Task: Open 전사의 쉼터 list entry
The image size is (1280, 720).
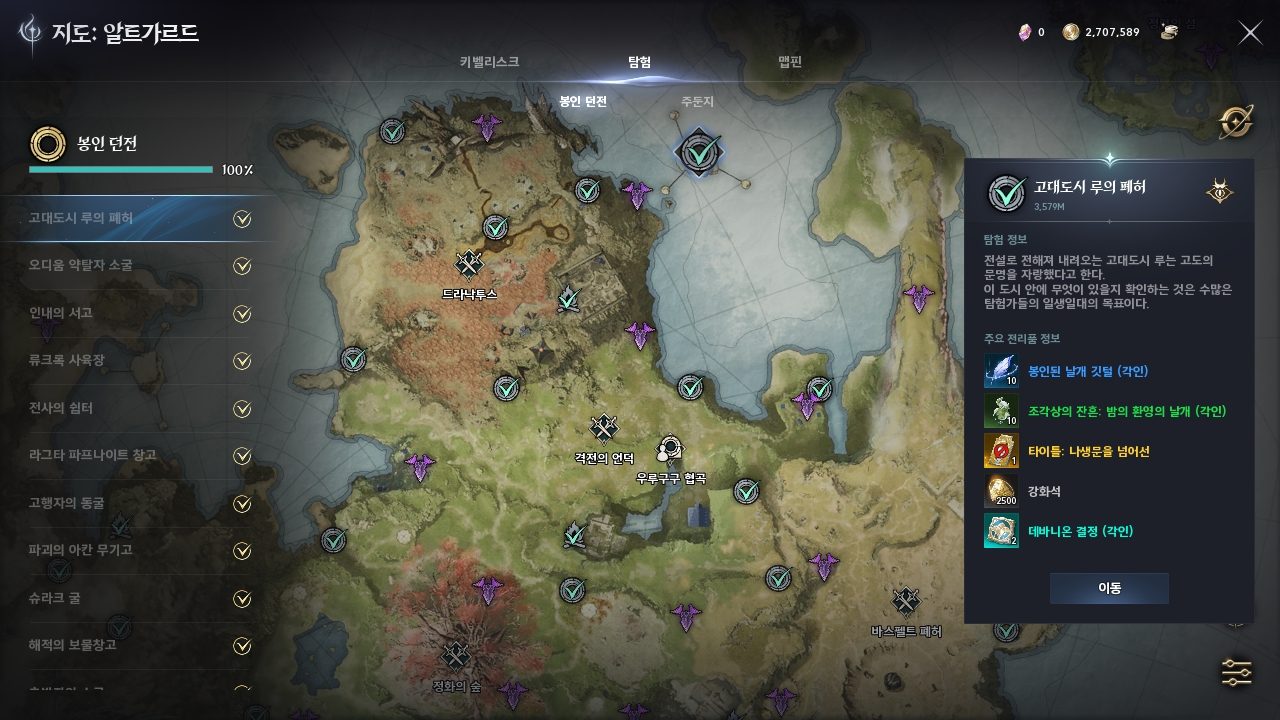Action: [x=138, y=408]
